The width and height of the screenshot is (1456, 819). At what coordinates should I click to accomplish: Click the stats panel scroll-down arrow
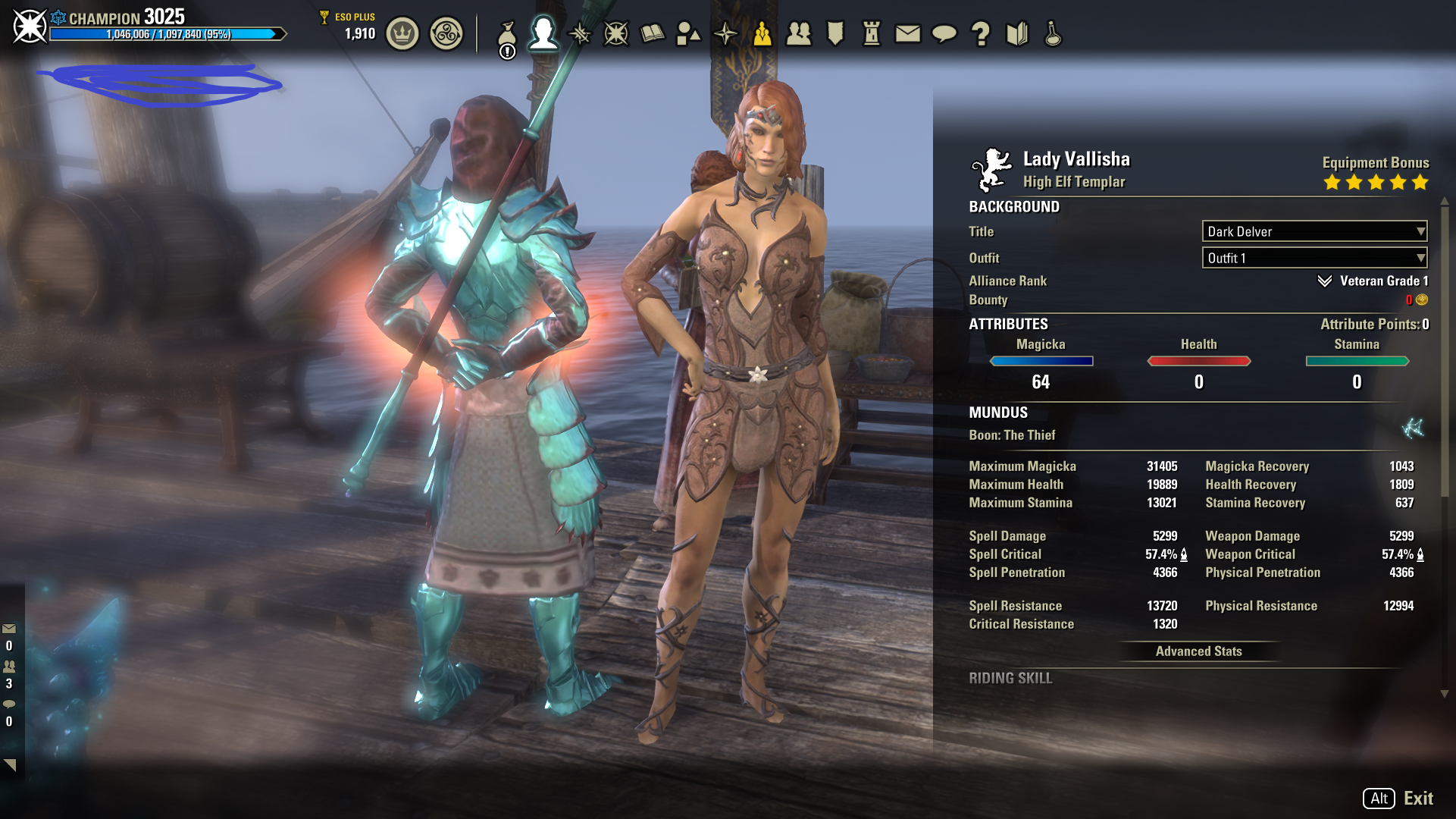(x=1445, y=694)
